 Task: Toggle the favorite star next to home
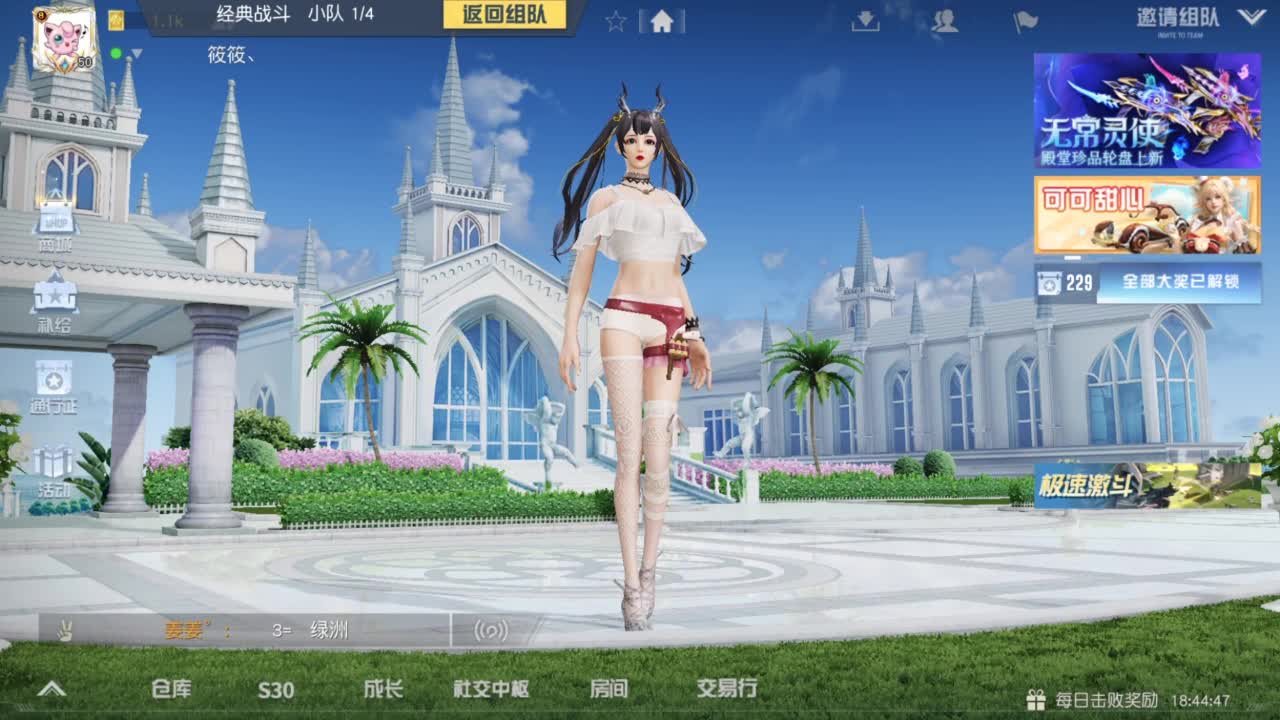point(613,22)
